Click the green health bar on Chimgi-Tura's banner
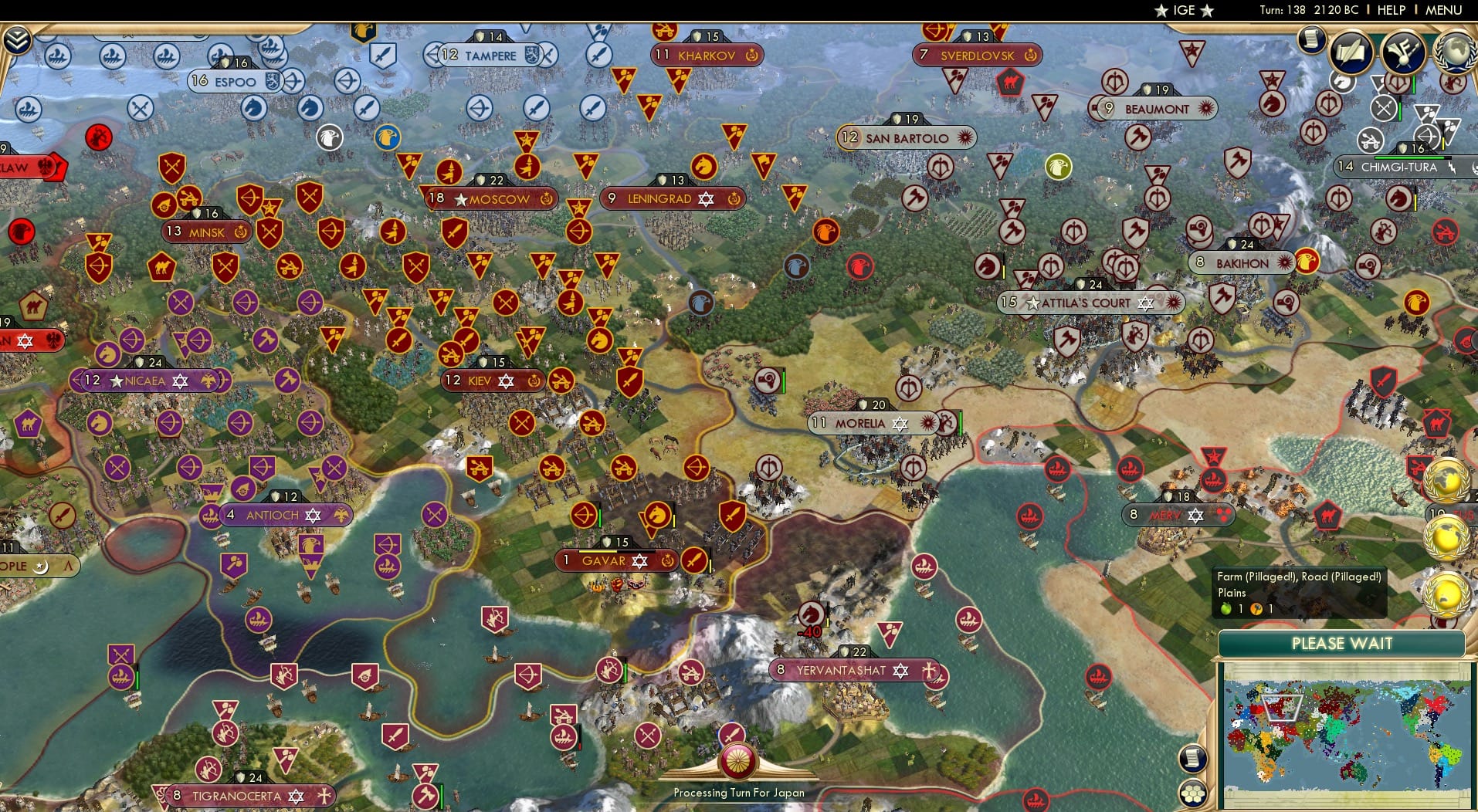The image size is (1478, 812). 1410,157
